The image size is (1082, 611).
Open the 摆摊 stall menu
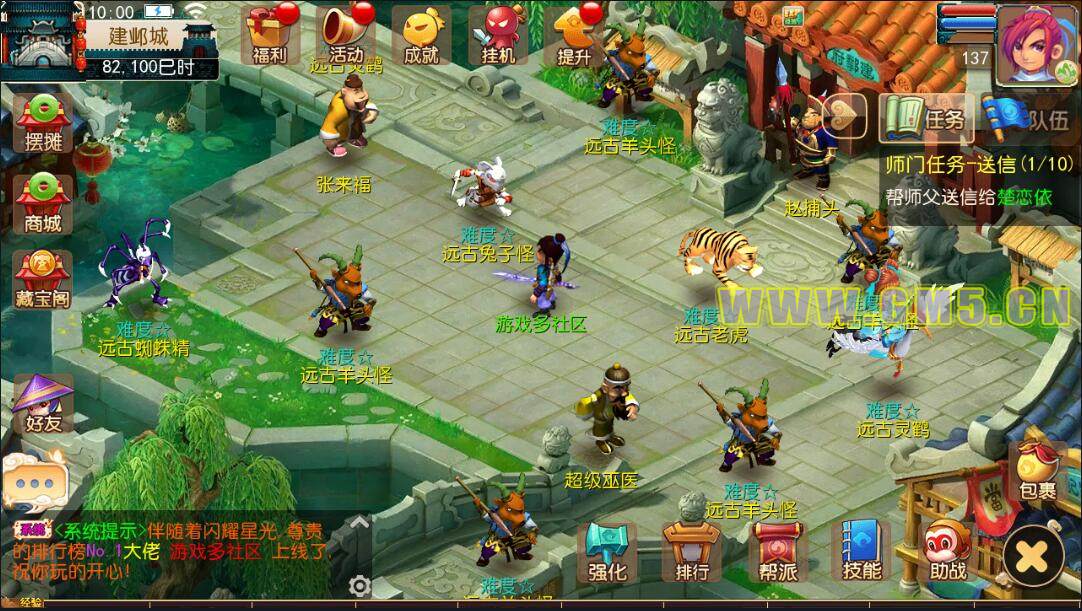43,123
